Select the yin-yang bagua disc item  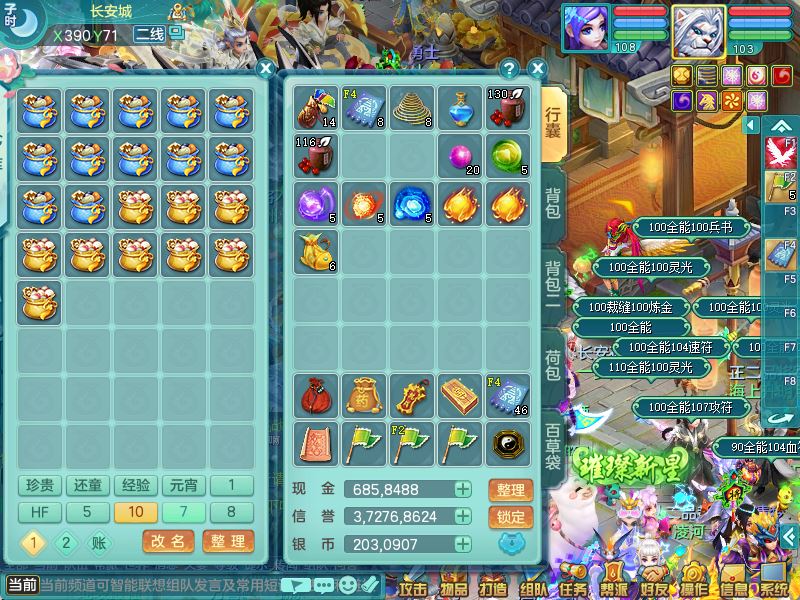[509, 442]
